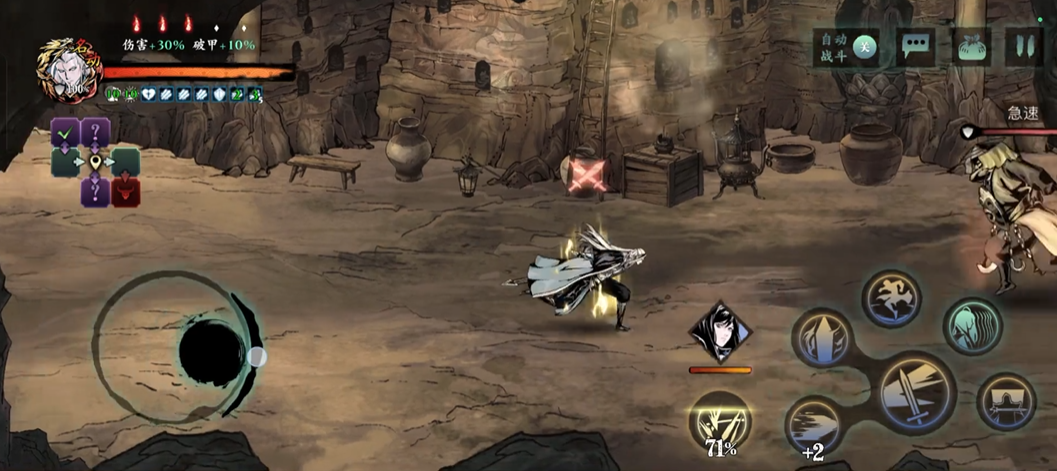This screenshot has height=471, width=1057.
Task: Activate the glowing ultimate skill at 71%
Action: [721, 420]
